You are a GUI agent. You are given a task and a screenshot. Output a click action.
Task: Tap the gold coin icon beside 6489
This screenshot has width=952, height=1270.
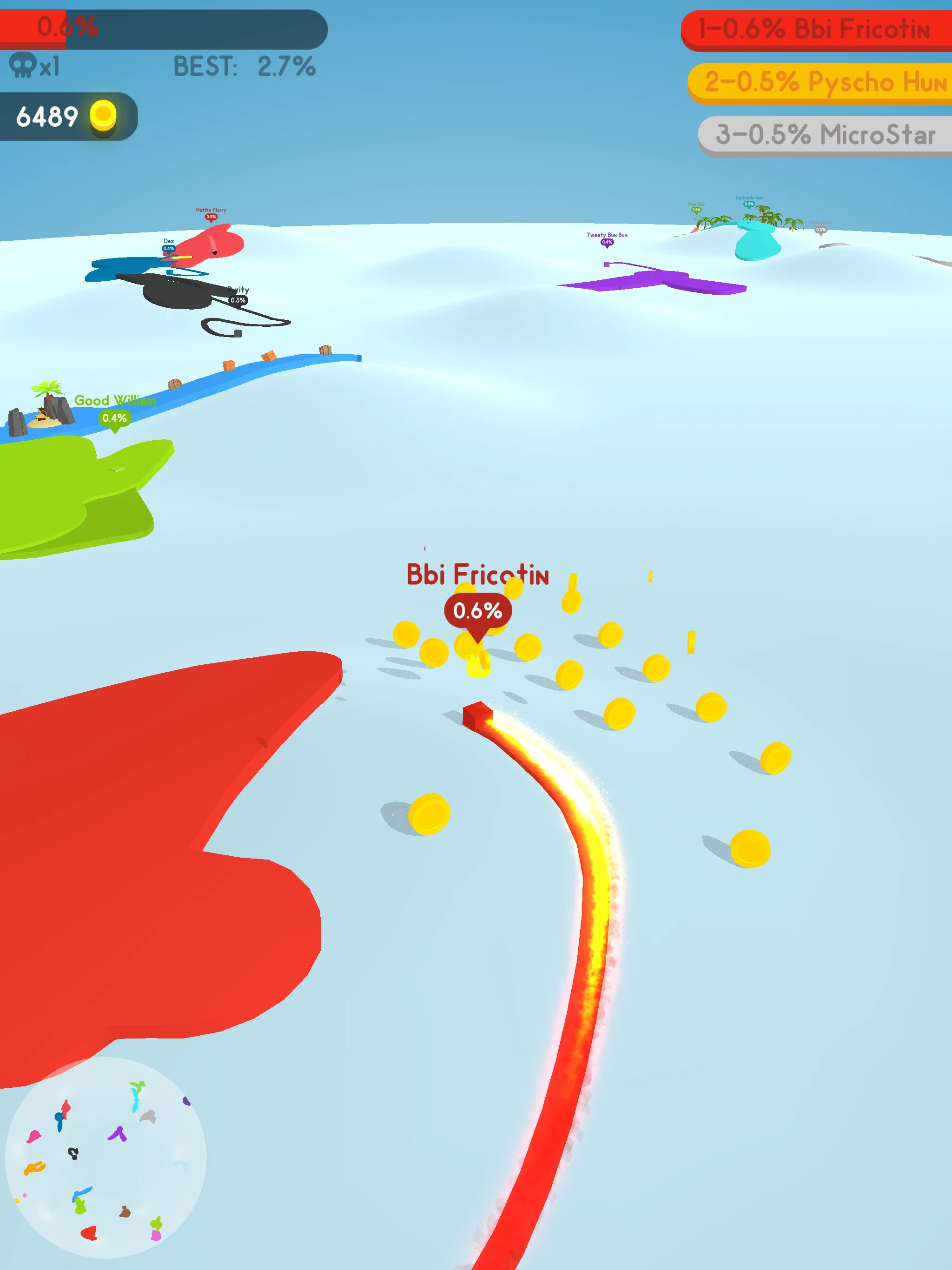click(102, 115)
